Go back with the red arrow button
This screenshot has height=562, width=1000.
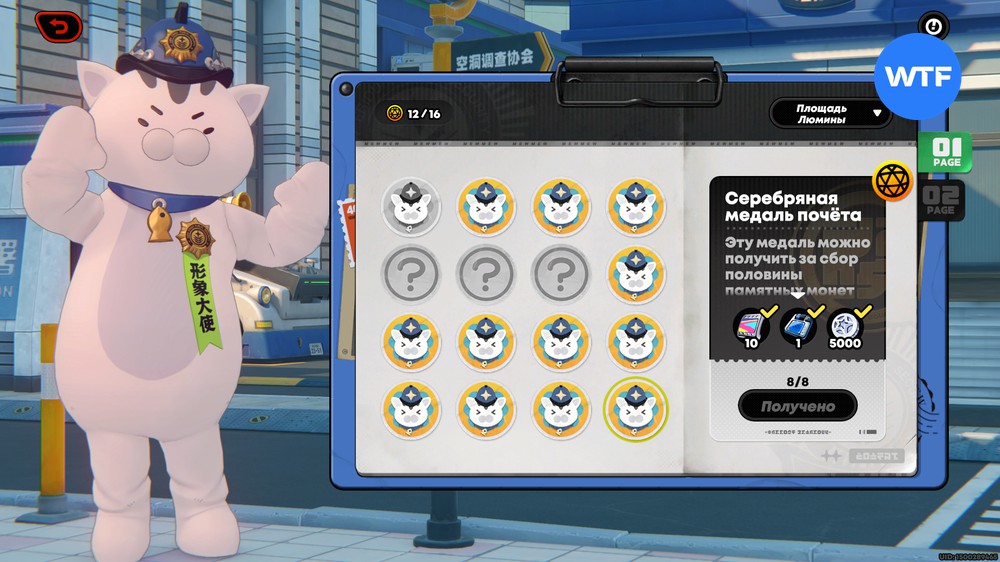click(59, 27)
